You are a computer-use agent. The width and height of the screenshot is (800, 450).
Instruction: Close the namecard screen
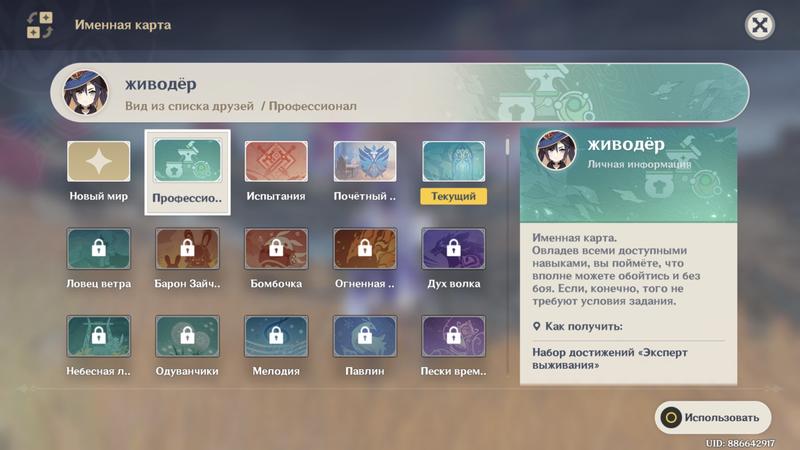pyautogui.click(x=760, y=26)
